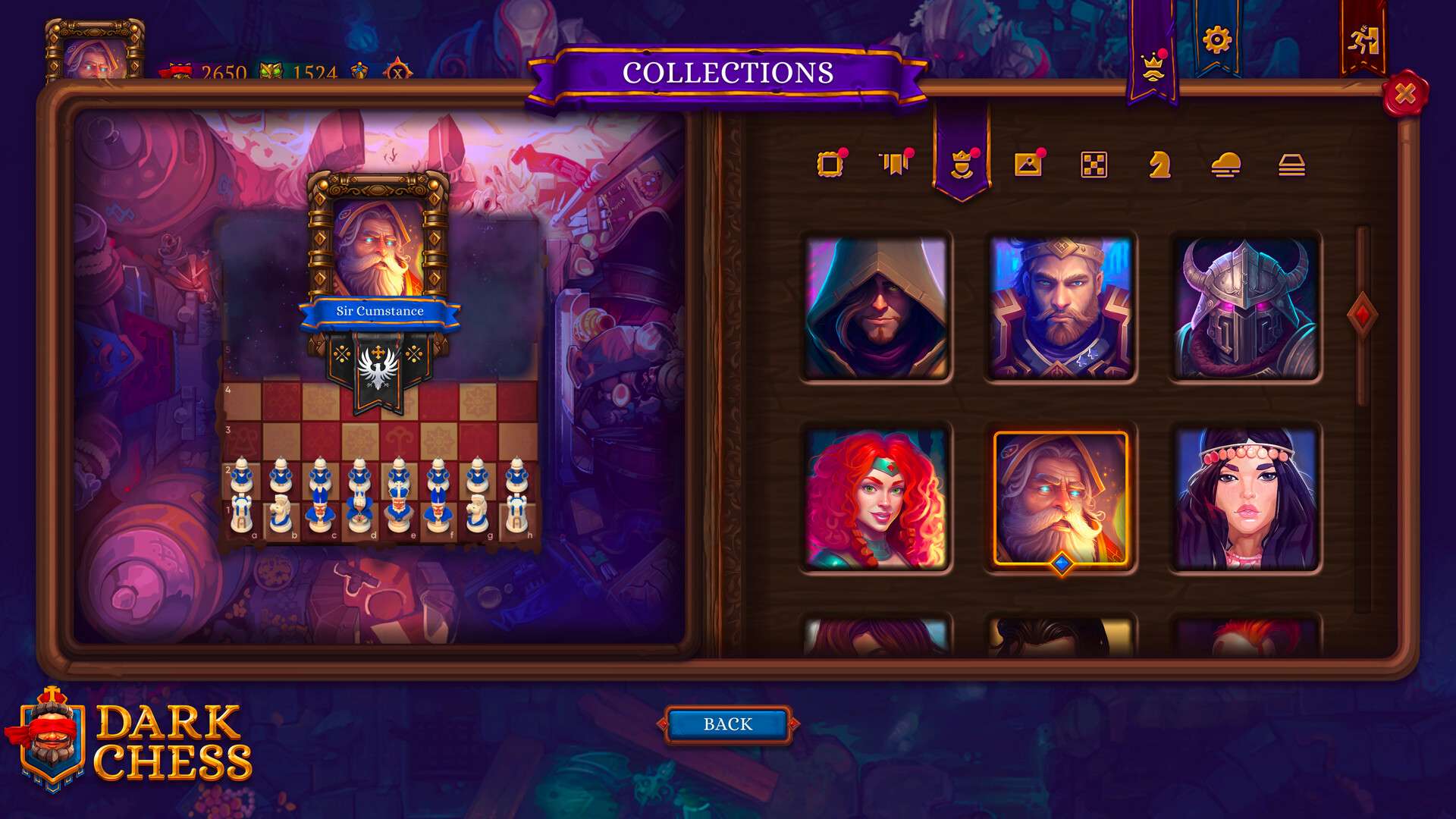Pick the dark-haired woman with beaded headband

click(1244, 498)
